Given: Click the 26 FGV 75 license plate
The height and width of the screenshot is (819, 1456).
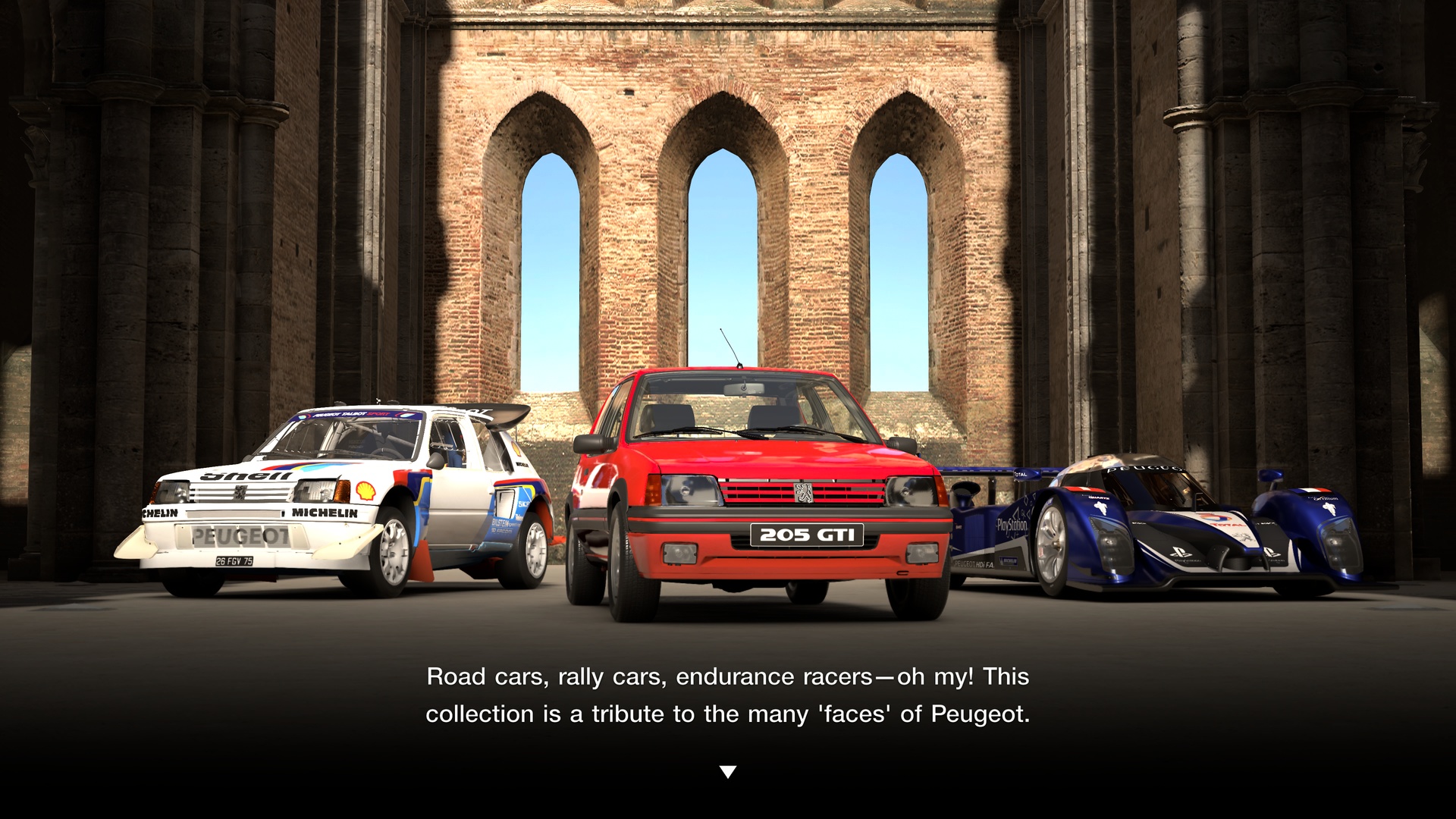Looking at the screenshot, I should [234, 560].
